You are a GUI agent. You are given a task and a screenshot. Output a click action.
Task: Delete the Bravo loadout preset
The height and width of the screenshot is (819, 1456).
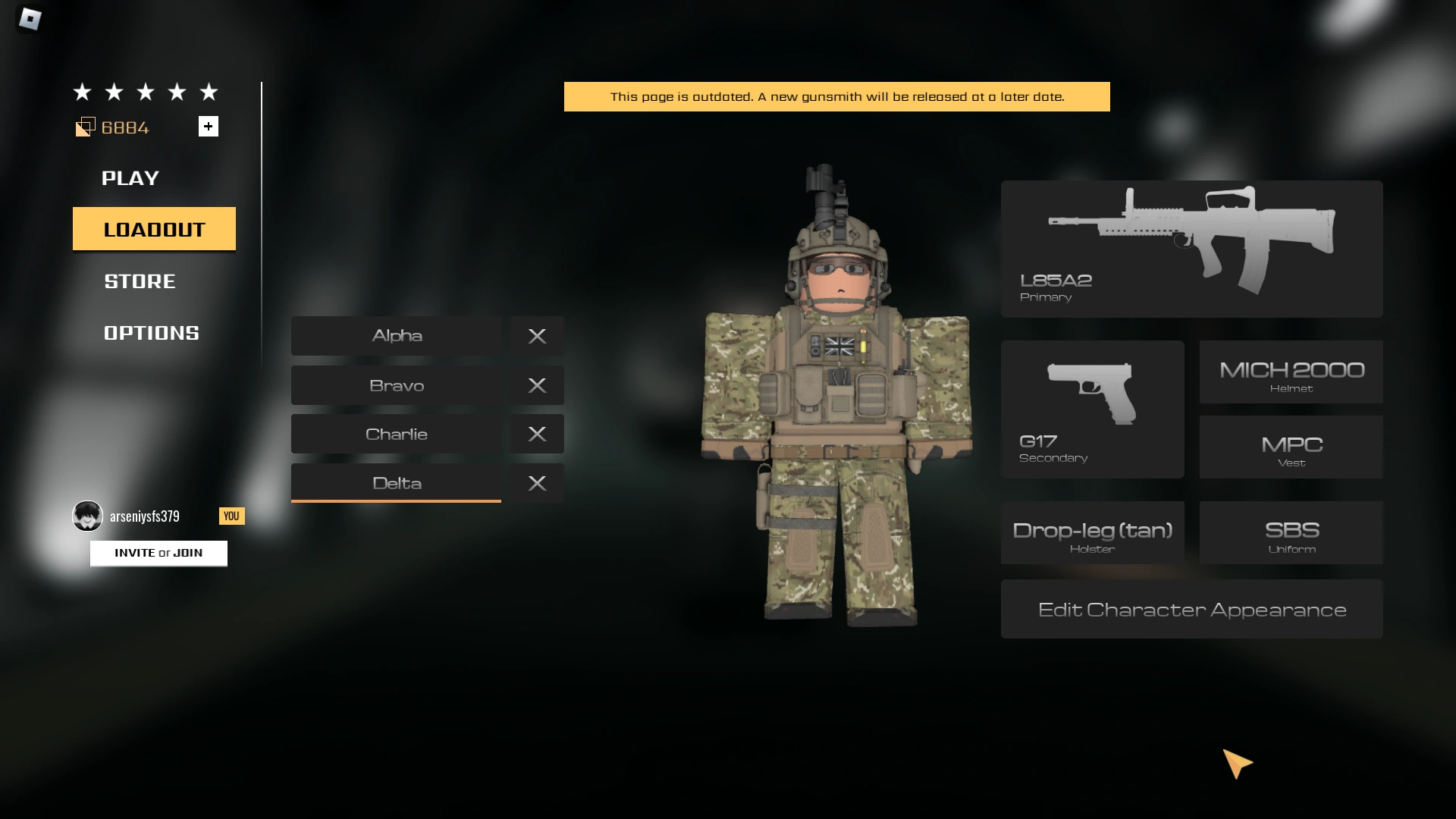[537, 385]
